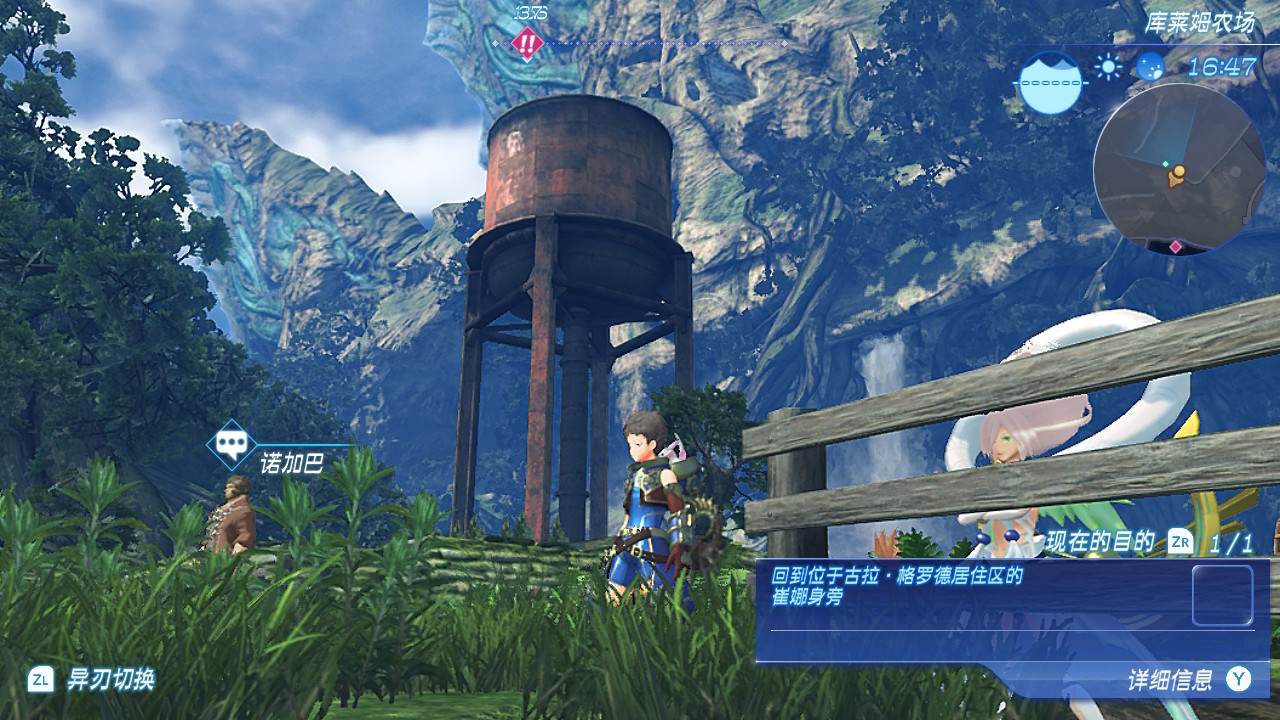Open the circular minimap

1178,169
